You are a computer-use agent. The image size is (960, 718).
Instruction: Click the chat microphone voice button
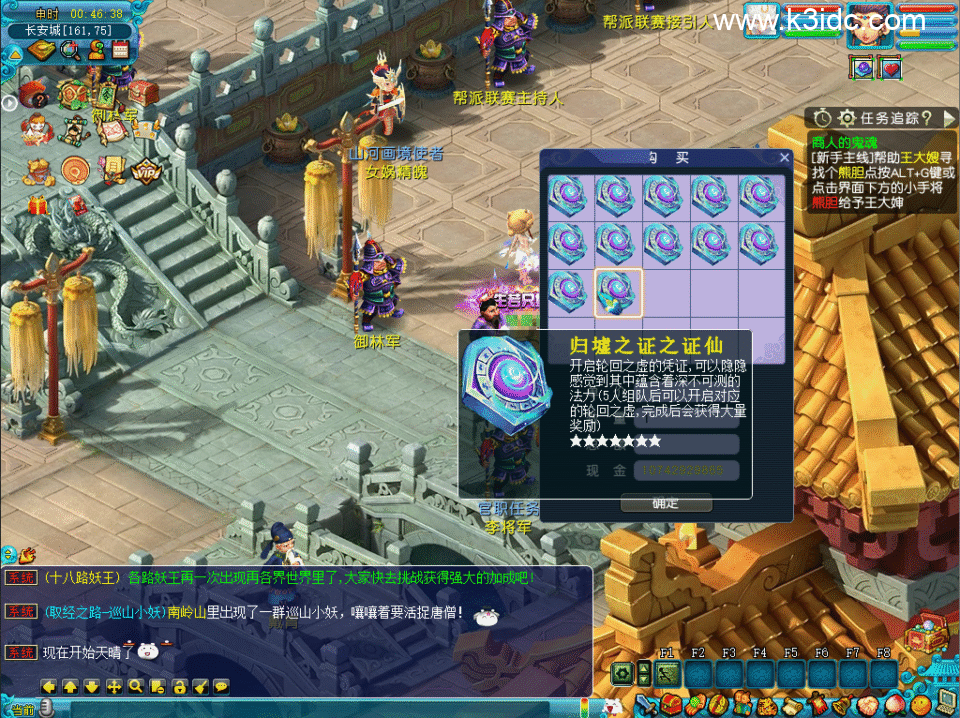coord(47,708)
